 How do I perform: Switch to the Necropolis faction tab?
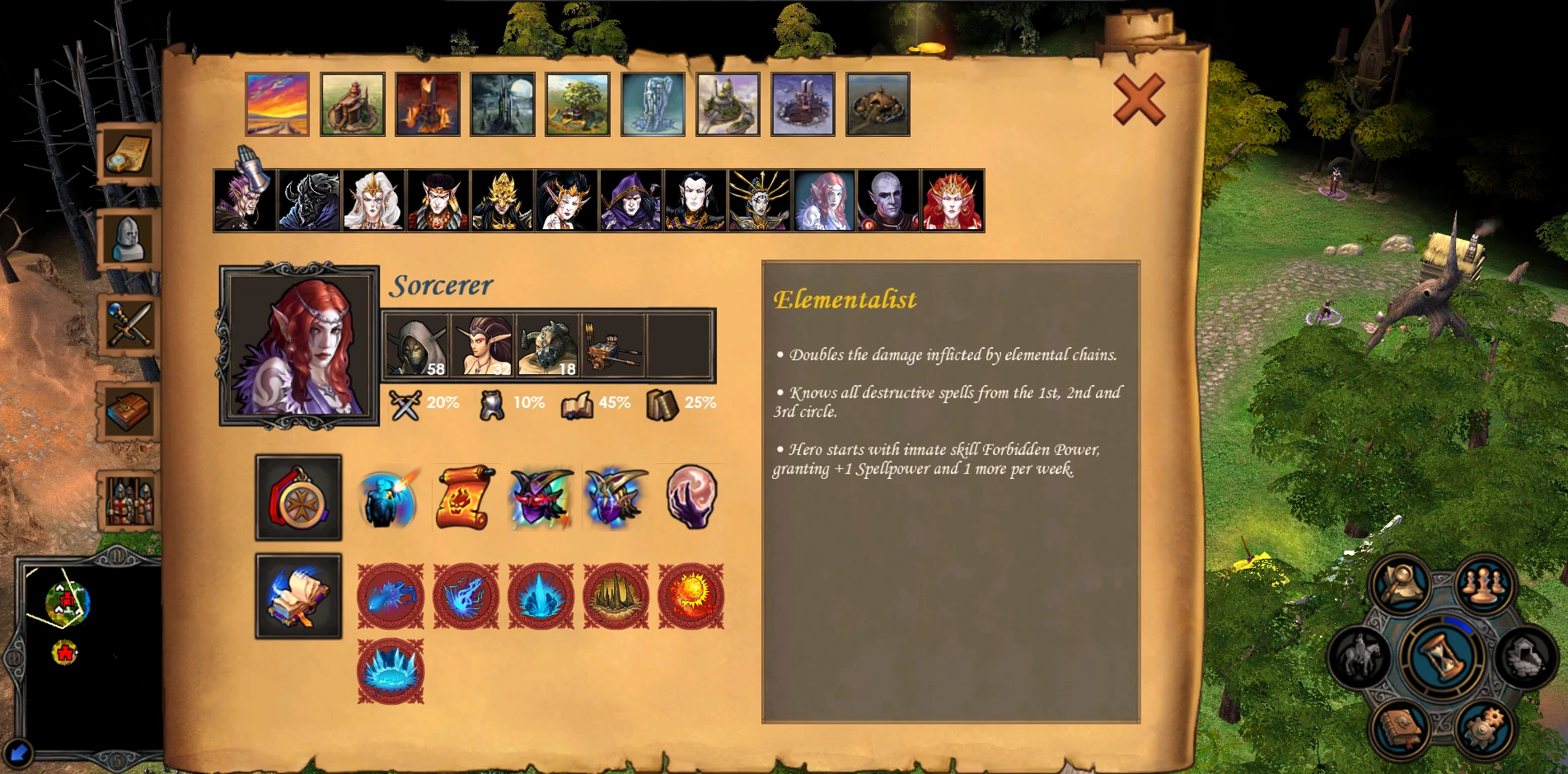click(x=502, y=103)
